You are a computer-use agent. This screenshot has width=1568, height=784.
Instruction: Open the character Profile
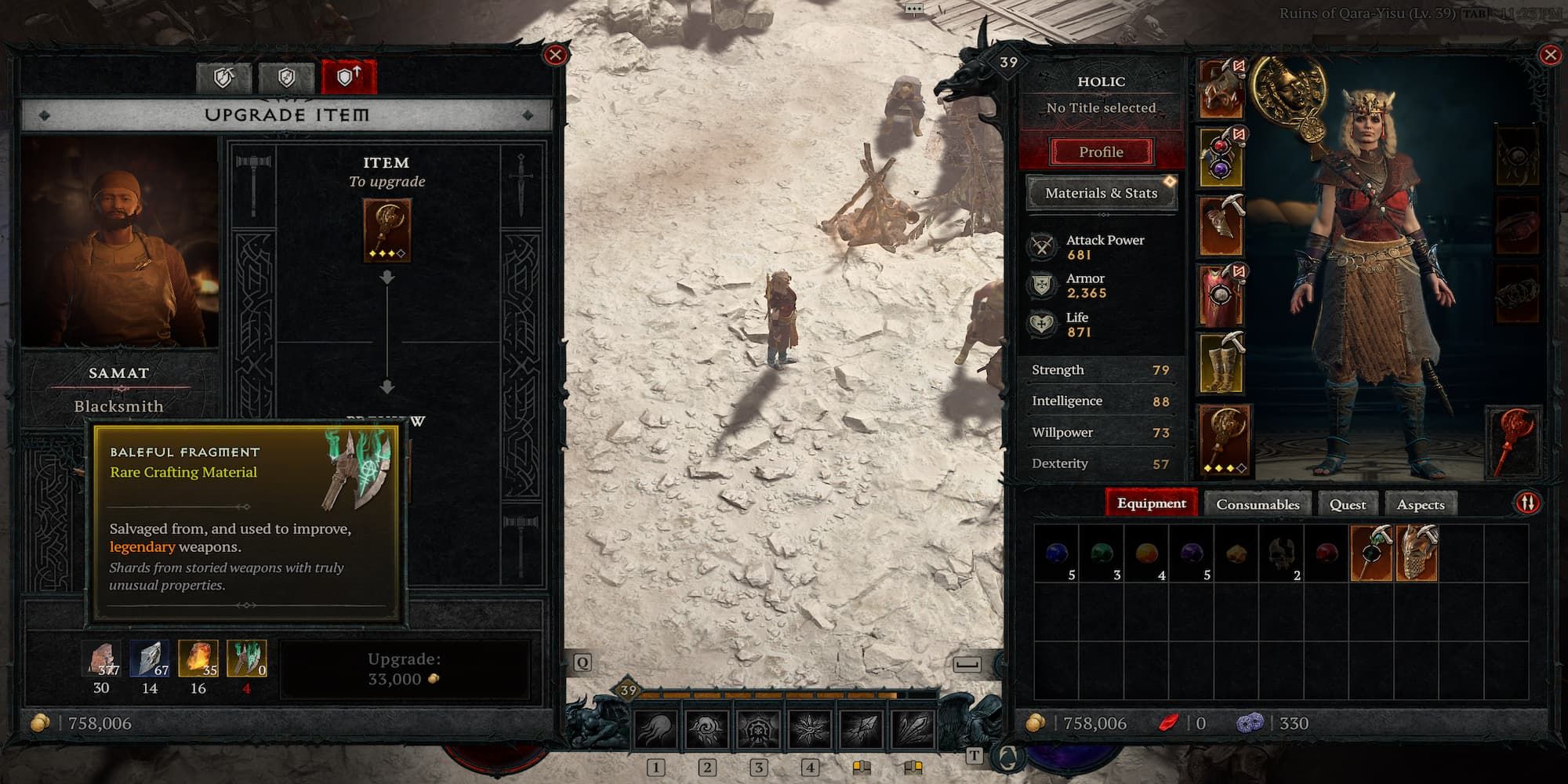click(1101, 151)
